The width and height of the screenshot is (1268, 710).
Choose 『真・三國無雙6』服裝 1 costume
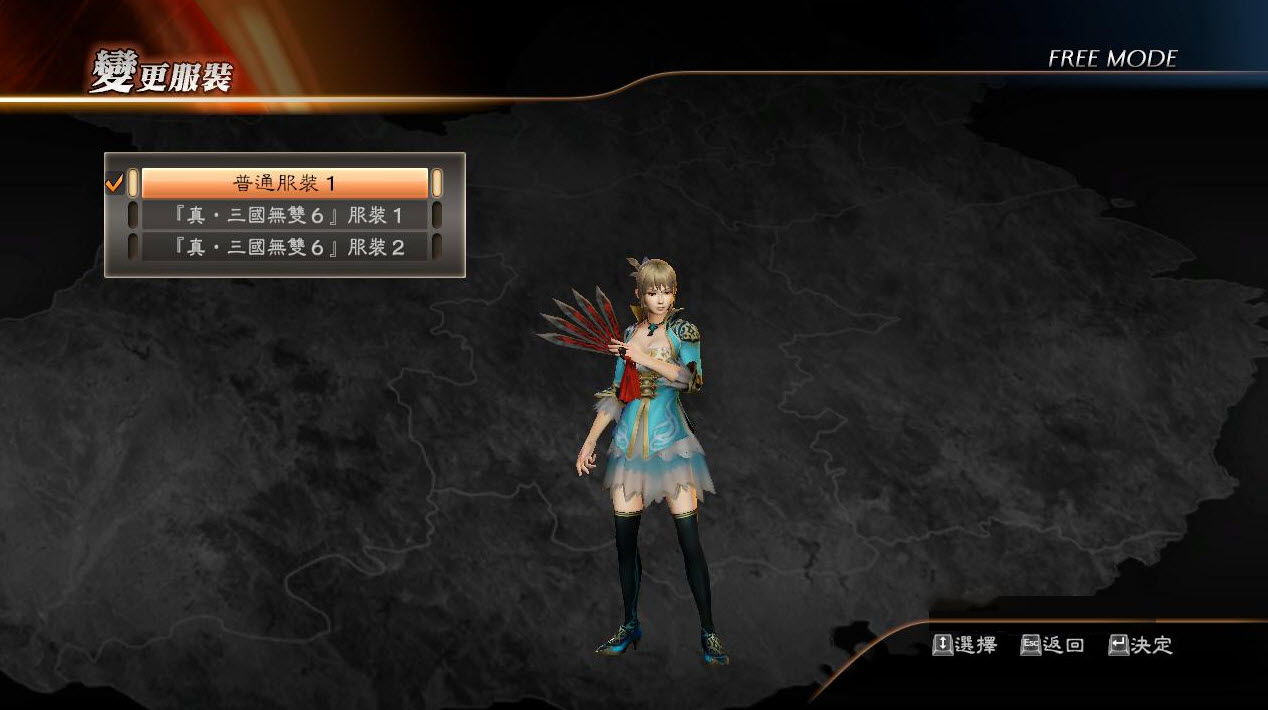tap(285, 215)
